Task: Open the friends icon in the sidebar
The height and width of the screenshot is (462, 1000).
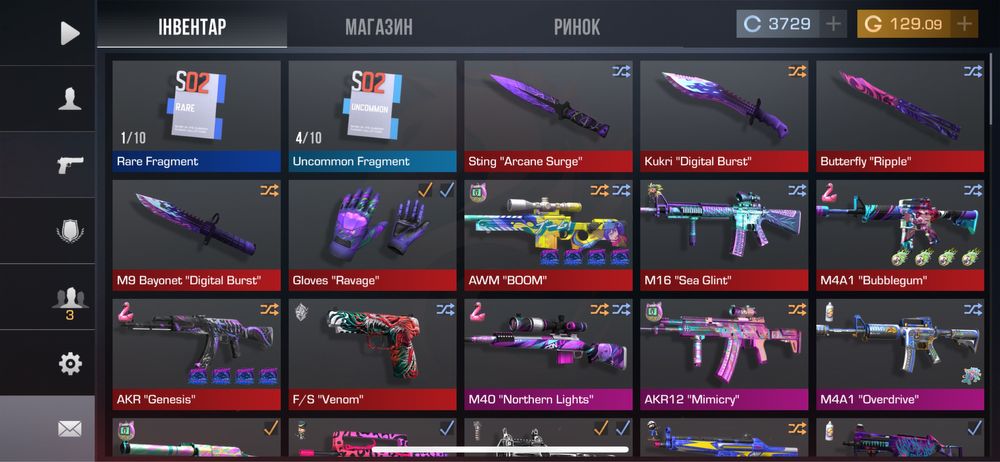Action: click(69, 299)
